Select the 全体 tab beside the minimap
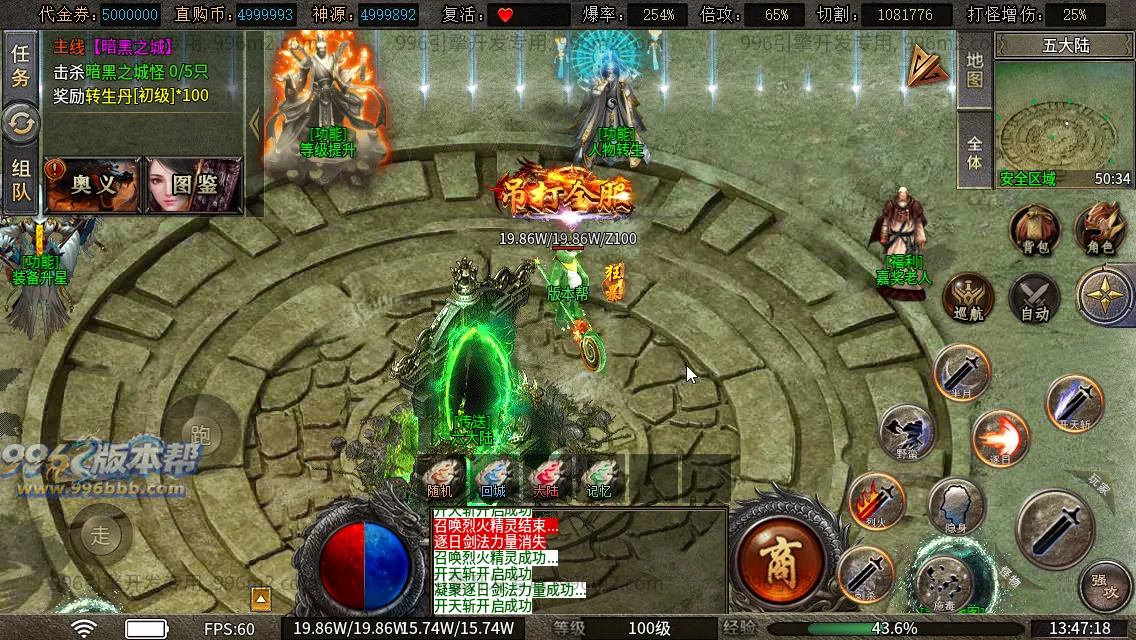The height and width of the screenshot is (640, 1136). coord(975,149)
